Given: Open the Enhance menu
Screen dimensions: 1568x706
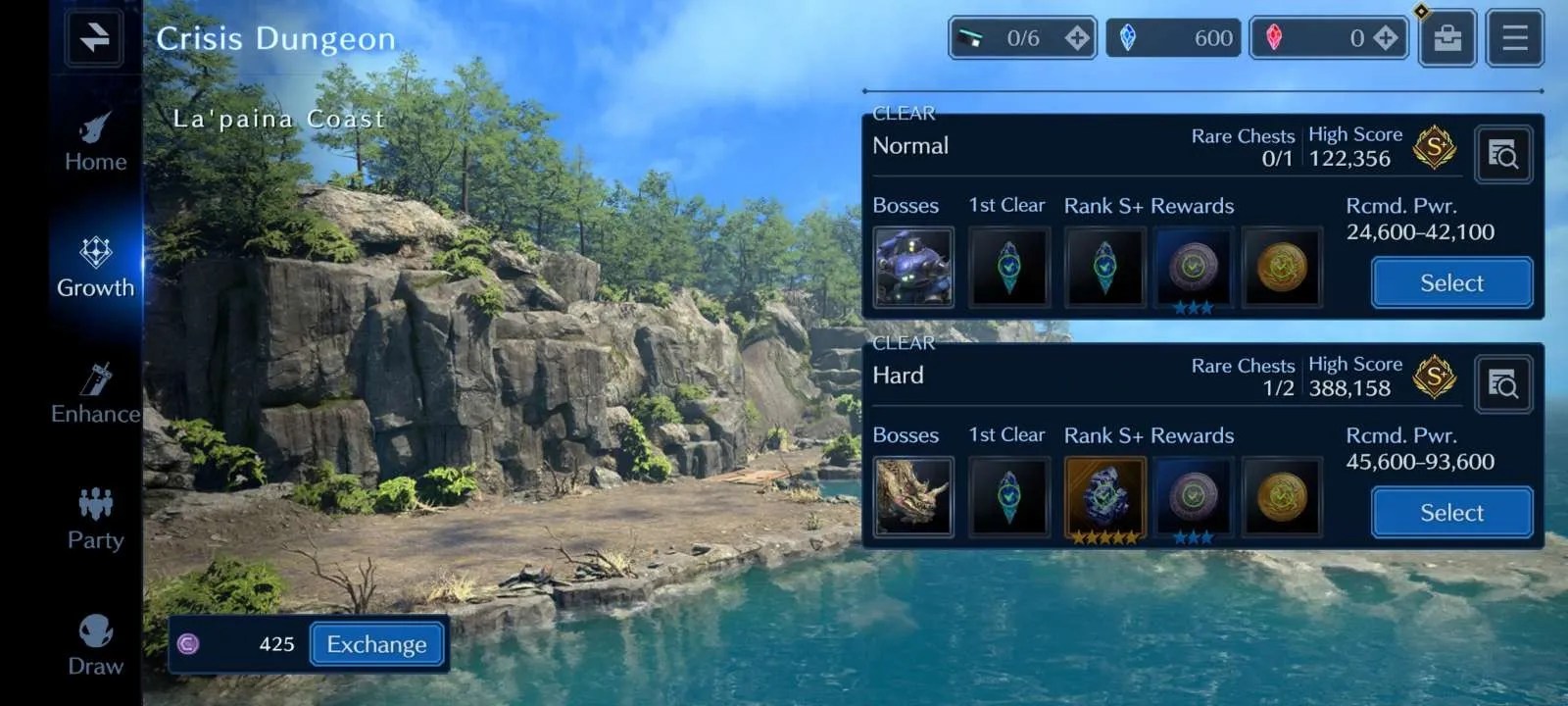Looking at the screenshot, I should (x=95, y=394).
